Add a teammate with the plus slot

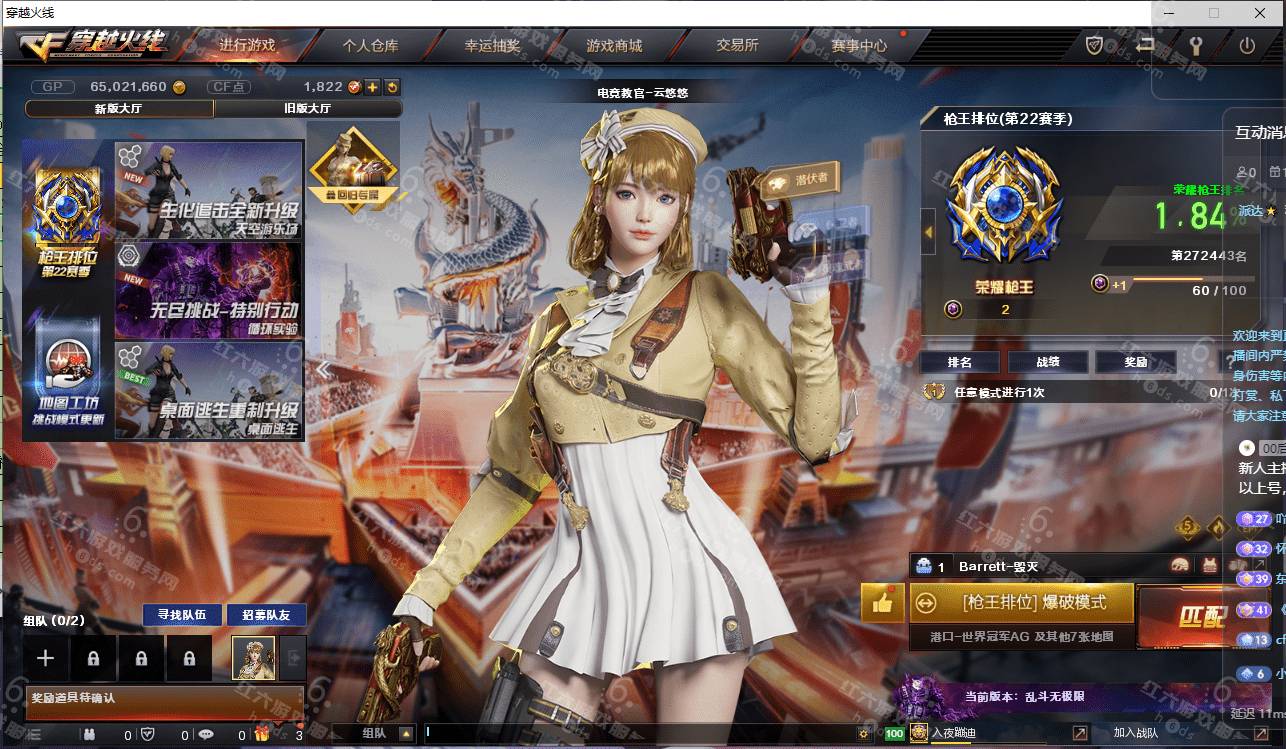[x=45, y=658]
